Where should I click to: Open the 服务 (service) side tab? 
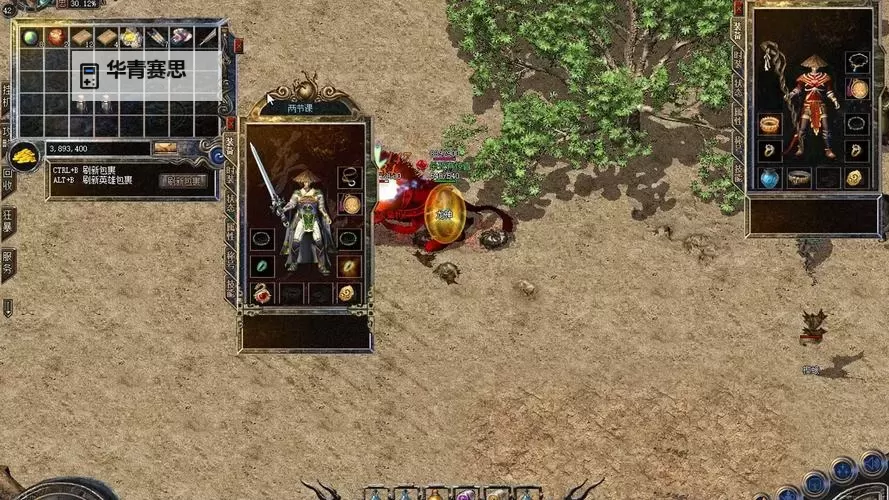click(7, 262)
